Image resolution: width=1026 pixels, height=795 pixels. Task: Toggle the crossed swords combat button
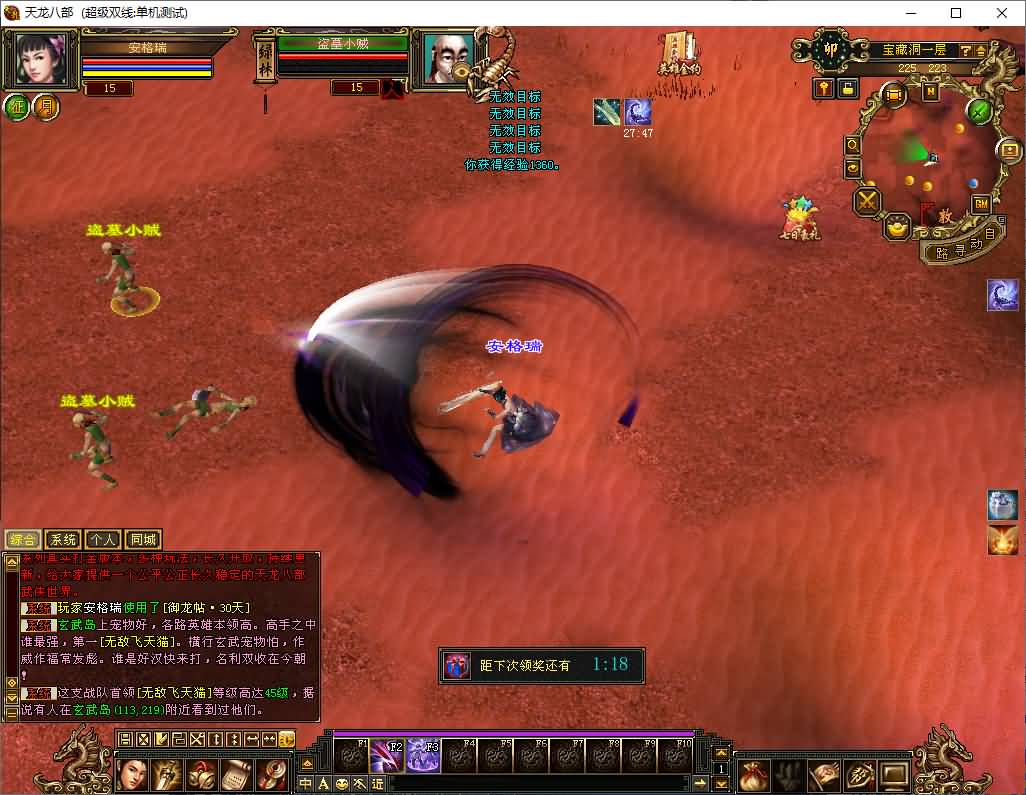[866, 201]
